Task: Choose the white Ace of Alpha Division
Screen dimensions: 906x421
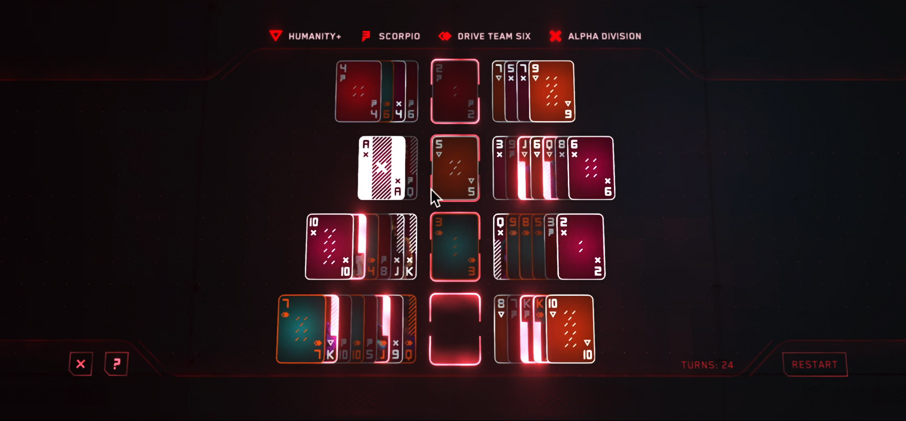Action: [x=381, y=168]
